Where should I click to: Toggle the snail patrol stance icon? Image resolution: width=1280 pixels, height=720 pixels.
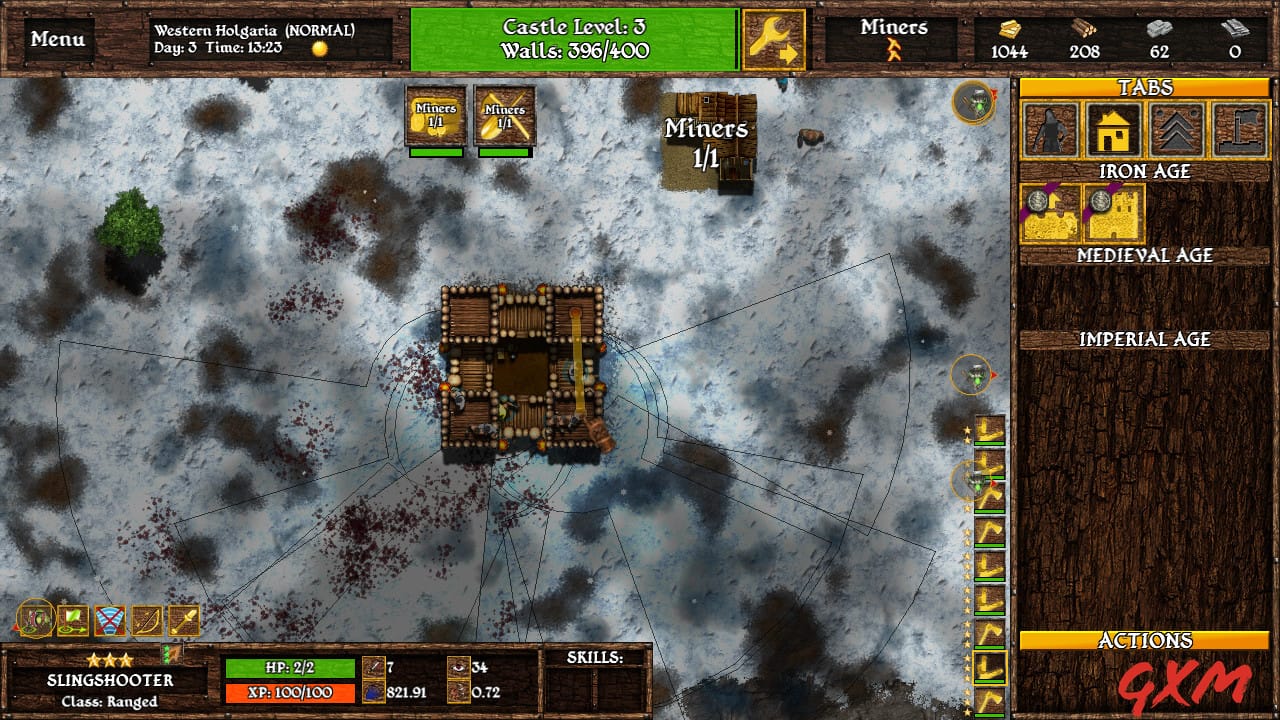(x=35, y=622)
